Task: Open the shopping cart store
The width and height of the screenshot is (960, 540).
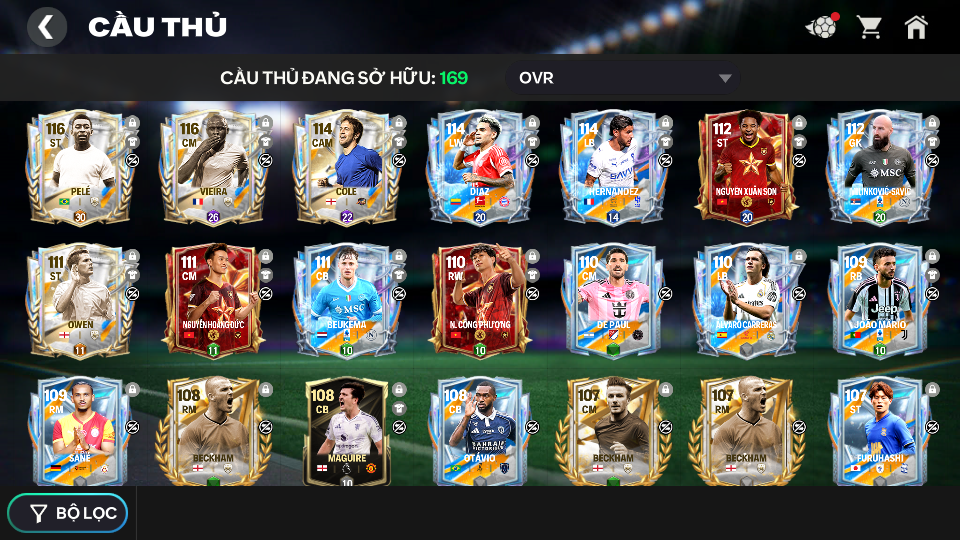Action: coord(869,27)
